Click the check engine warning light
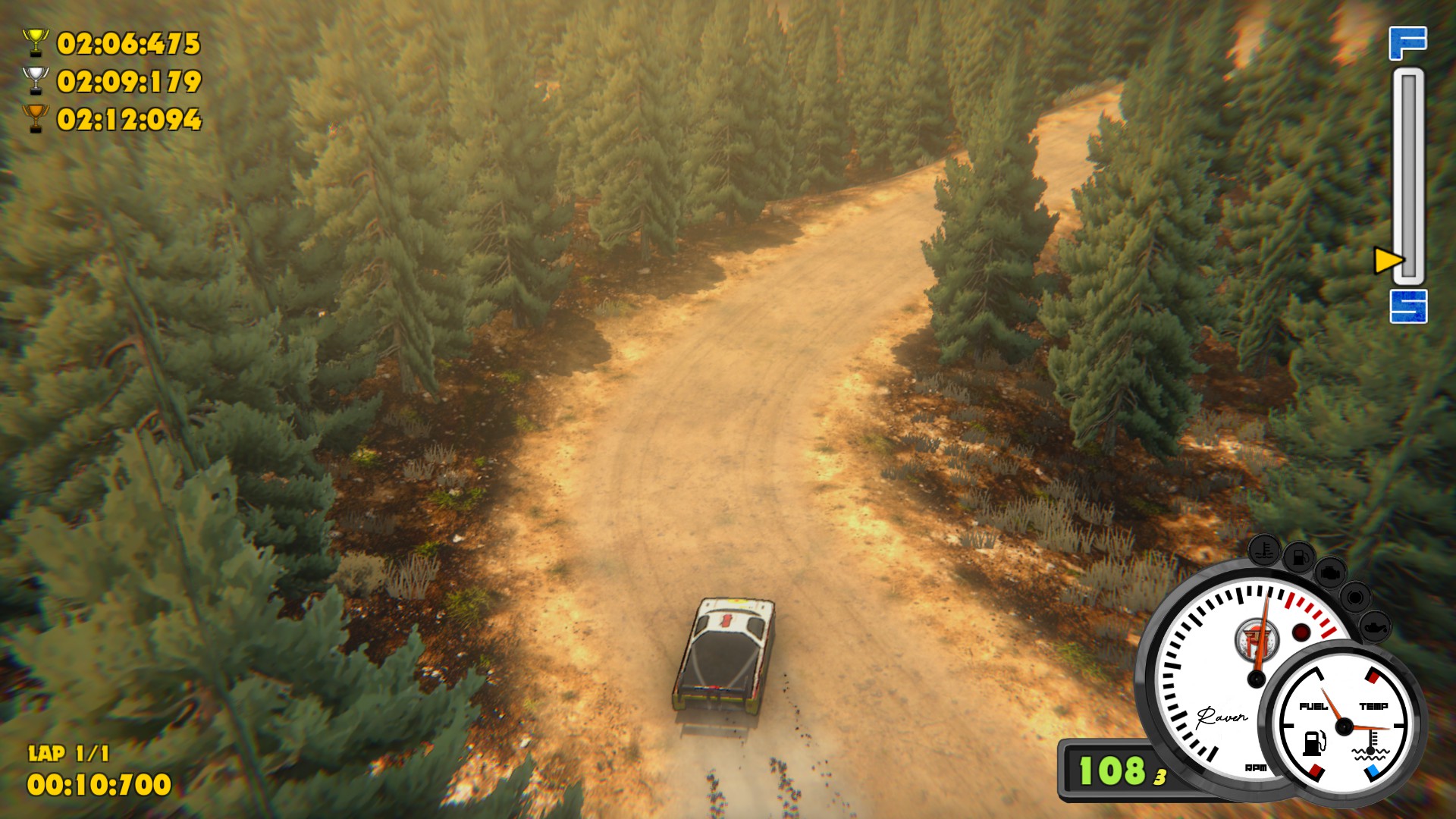 pyautogui.click(x=1329, y=573)
